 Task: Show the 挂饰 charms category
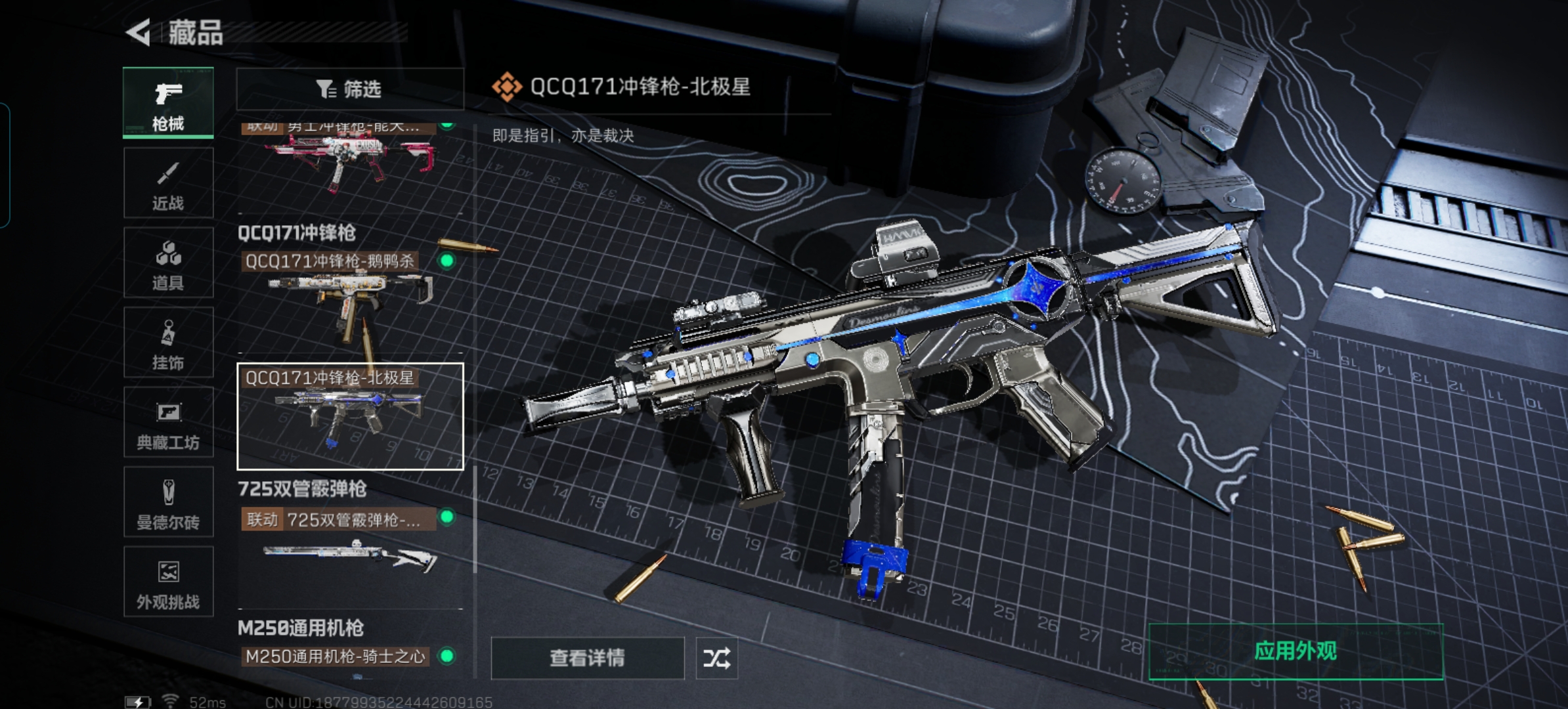[x=168, y=343]
